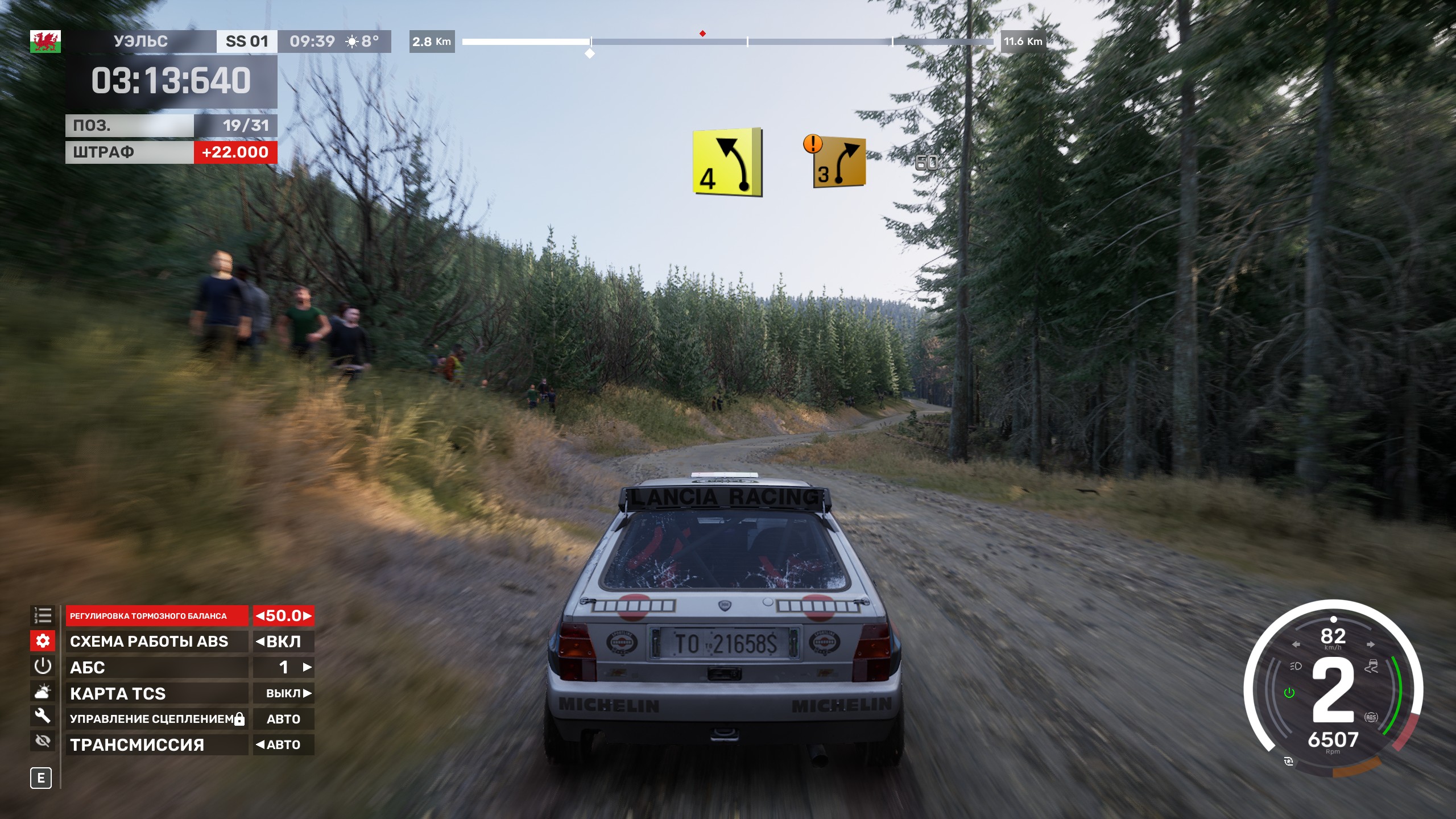This screenshot has width=1456, height=819.
Task: Decrease brake balance with the left arrow
Action: click(x=260, y=616)
